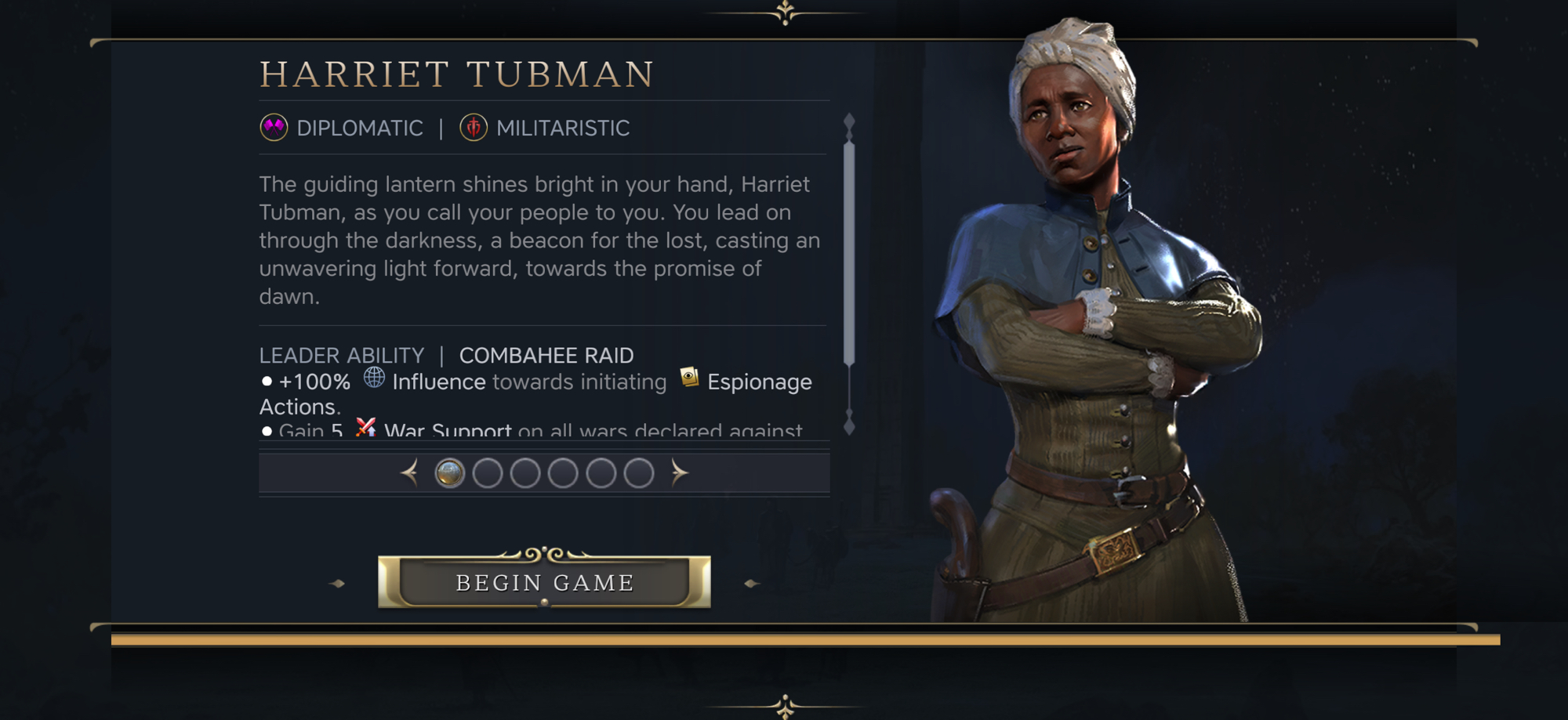Click the Diplomatic attribute icon
The width and height of the screenshot is (1568, 720).
274,128
